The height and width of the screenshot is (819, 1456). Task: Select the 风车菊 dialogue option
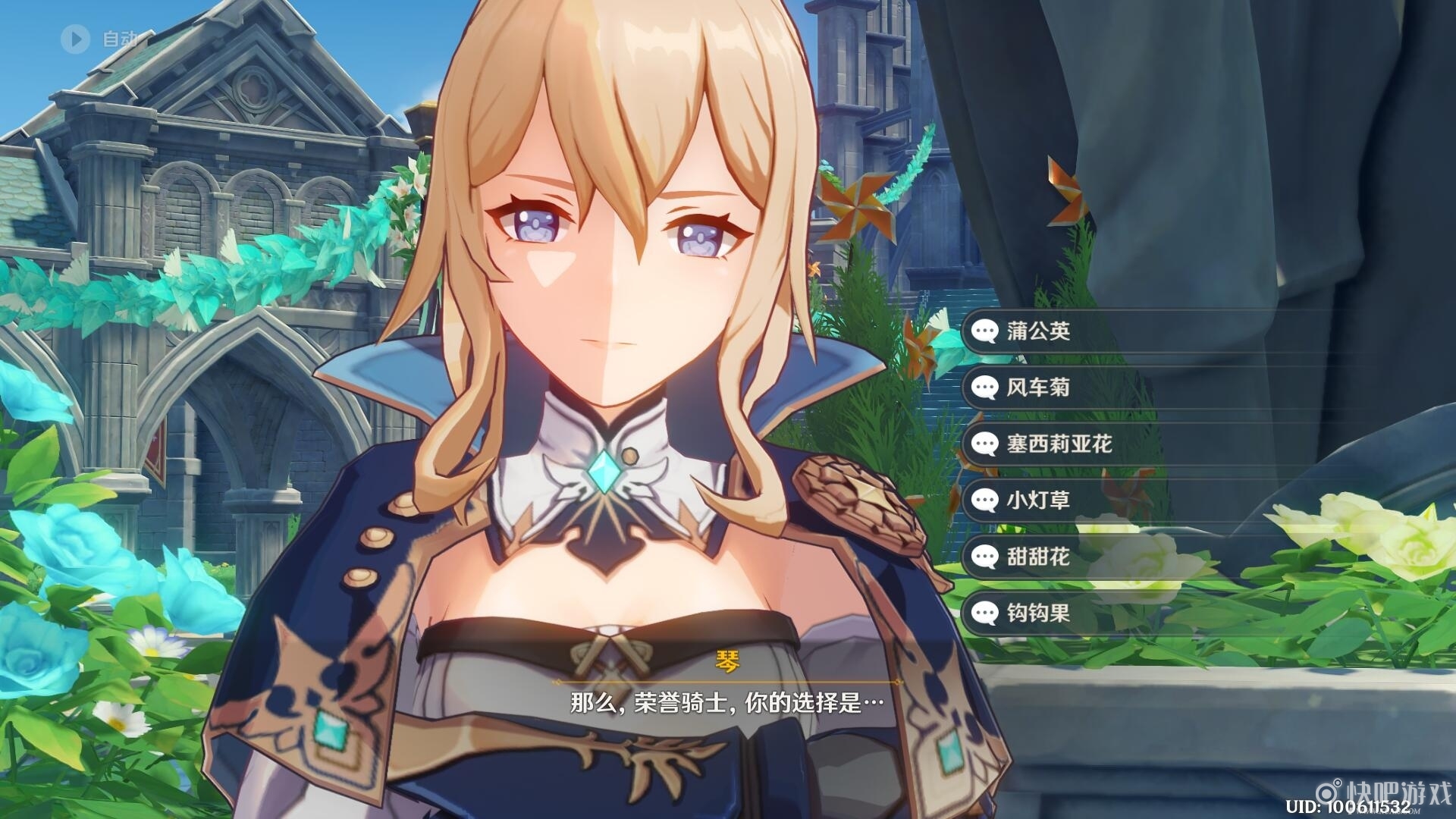tap(1037, 388)
